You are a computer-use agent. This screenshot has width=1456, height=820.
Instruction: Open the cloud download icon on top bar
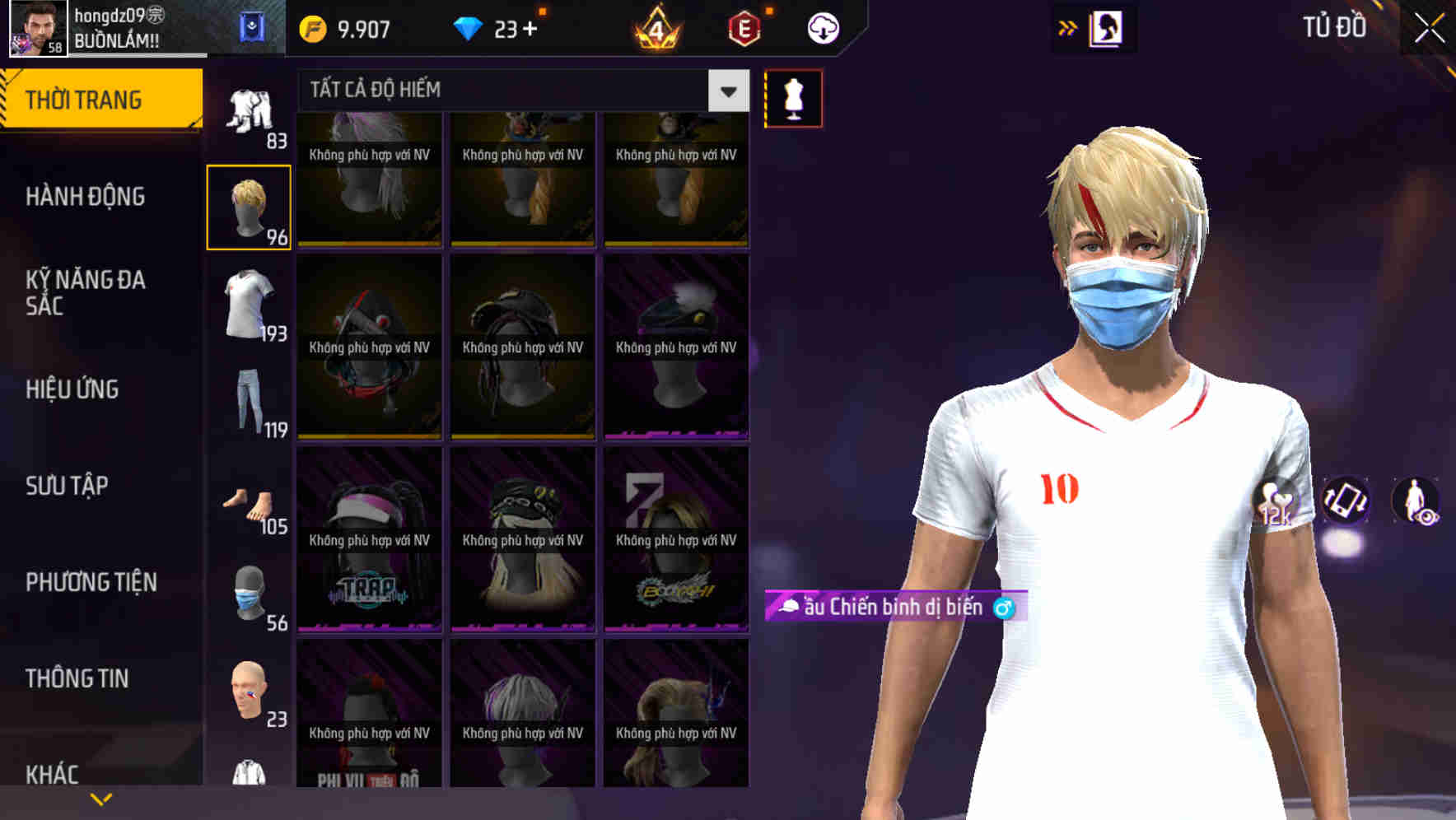822,27
